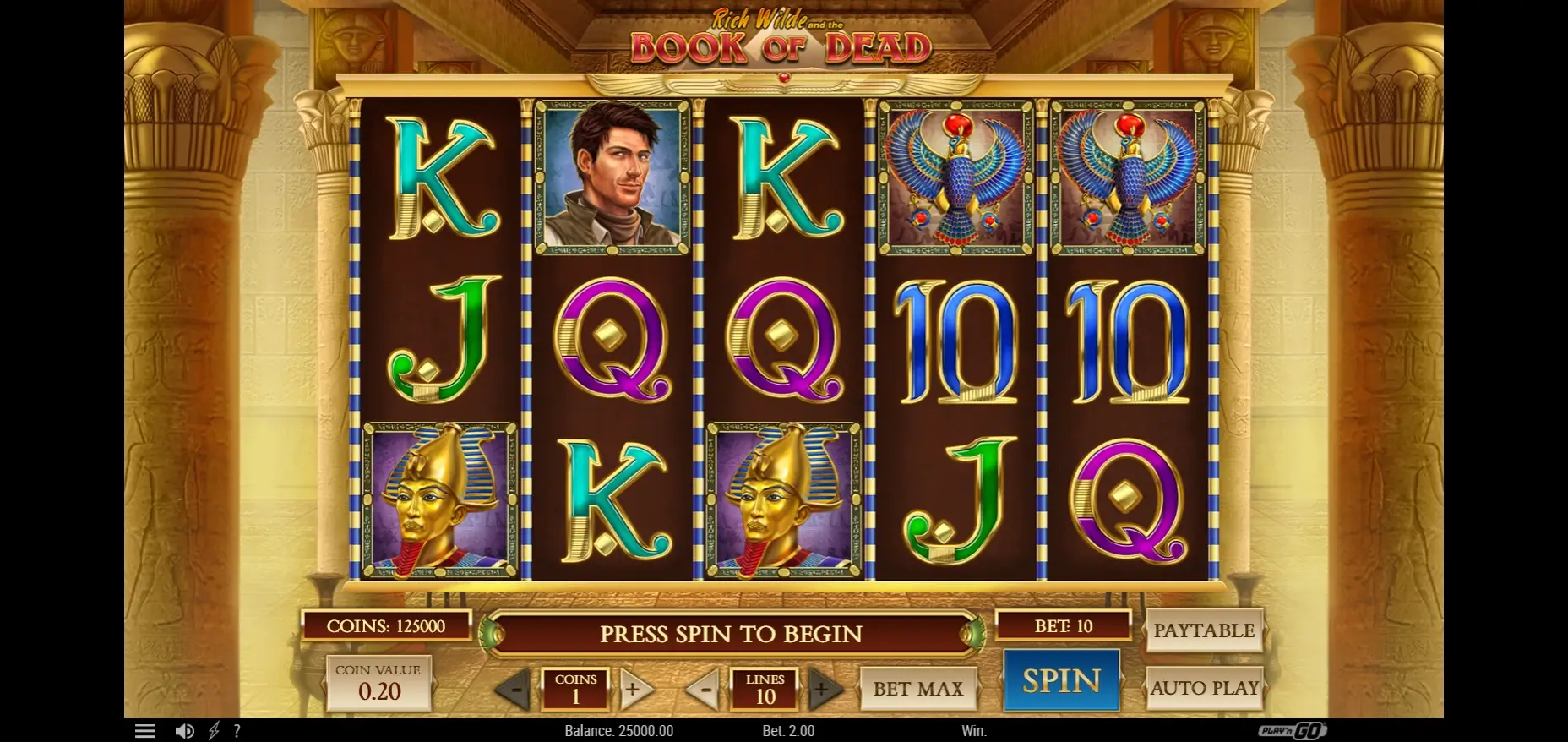
Task: Spin the reels with the blue SPIN button
Action: point(1061,680)
